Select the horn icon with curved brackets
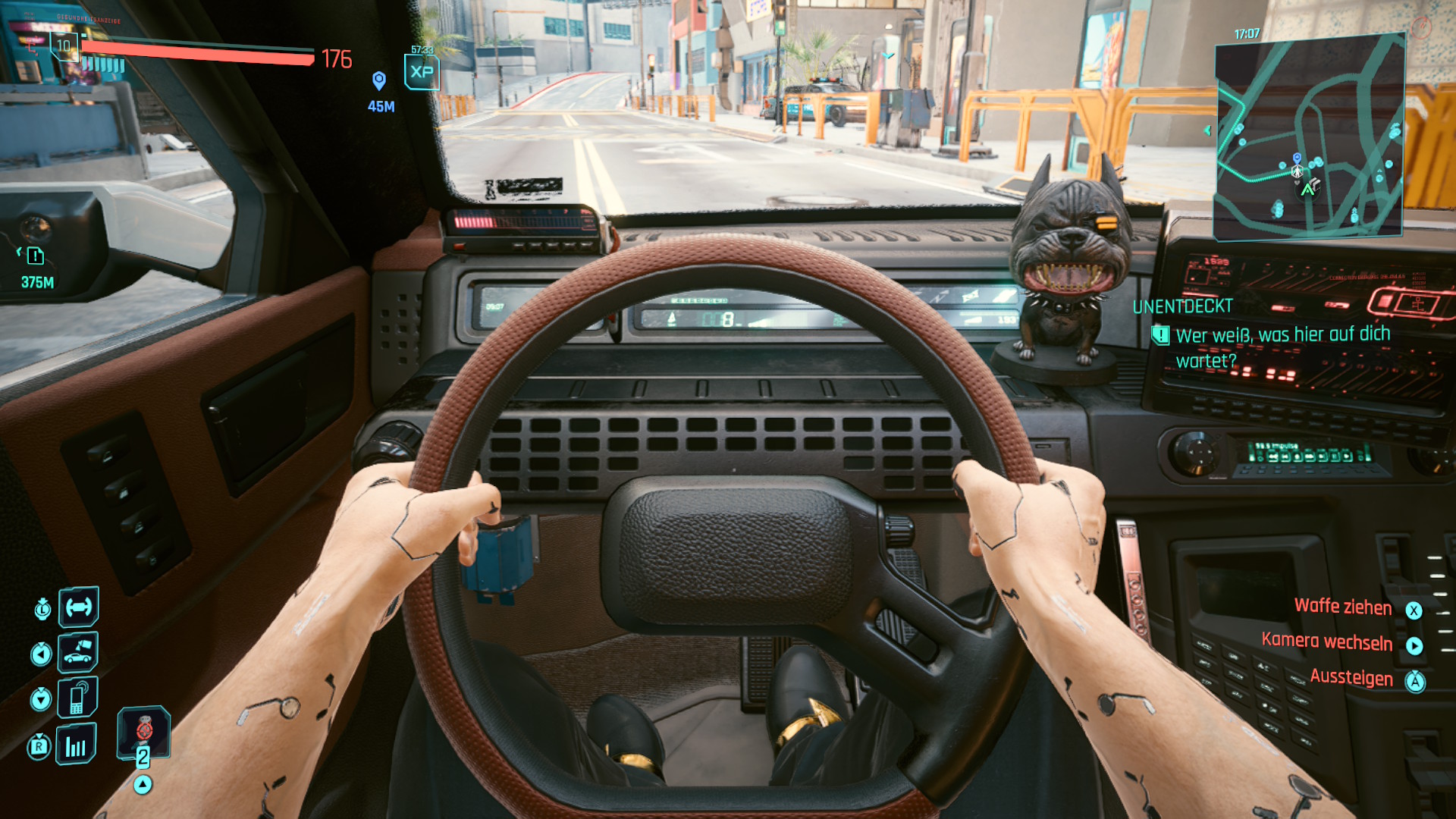Viewport: 1456px width, 819px height. [79, 607]
